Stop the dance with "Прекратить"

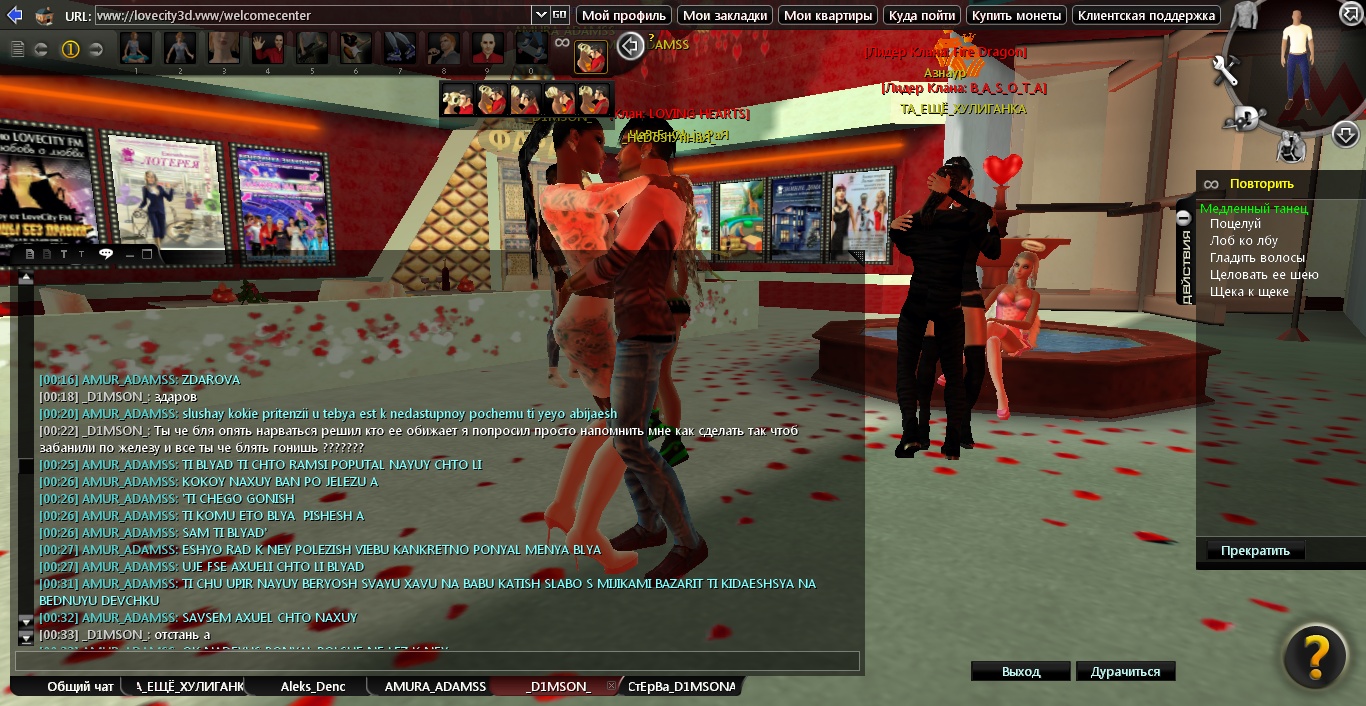1255,551
